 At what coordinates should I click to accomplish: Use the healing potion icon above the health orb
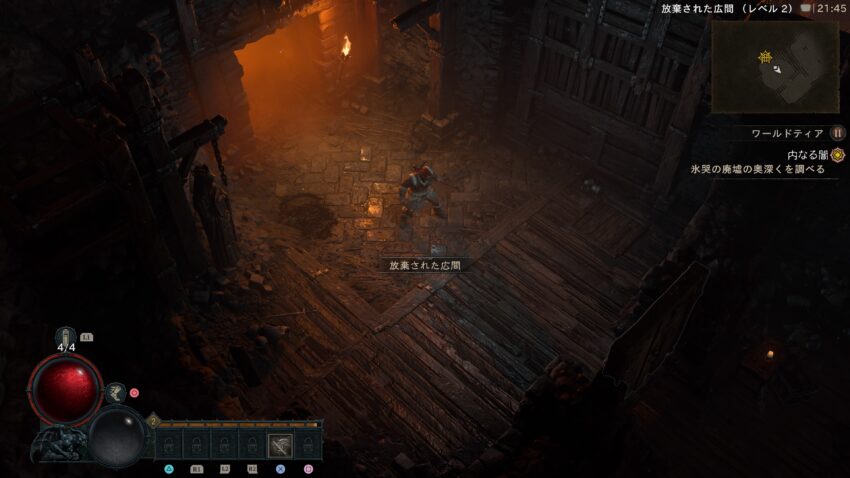click(x=66, y=337)
